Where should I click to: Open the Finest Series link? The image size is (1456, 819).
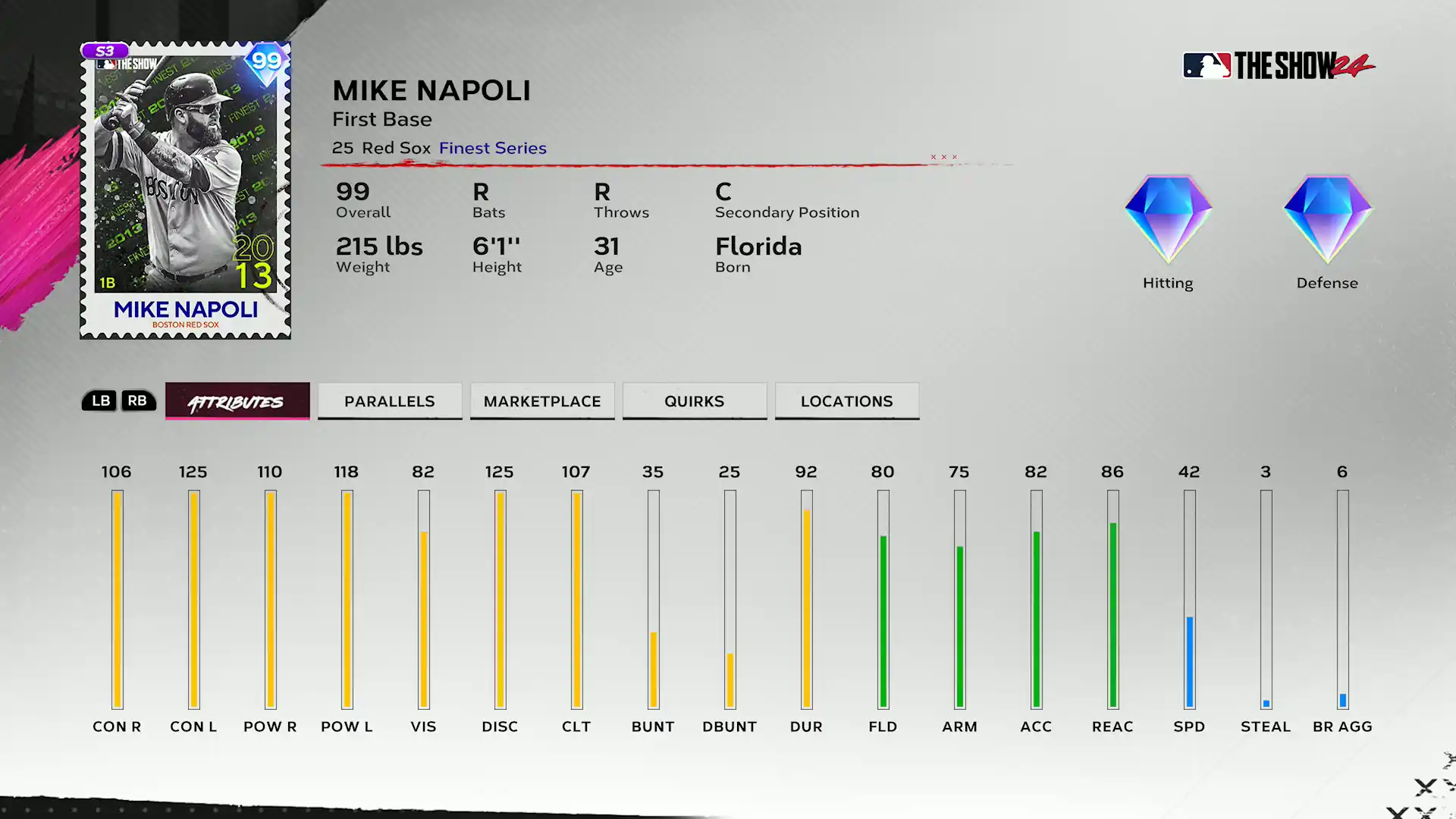(492, 148)
